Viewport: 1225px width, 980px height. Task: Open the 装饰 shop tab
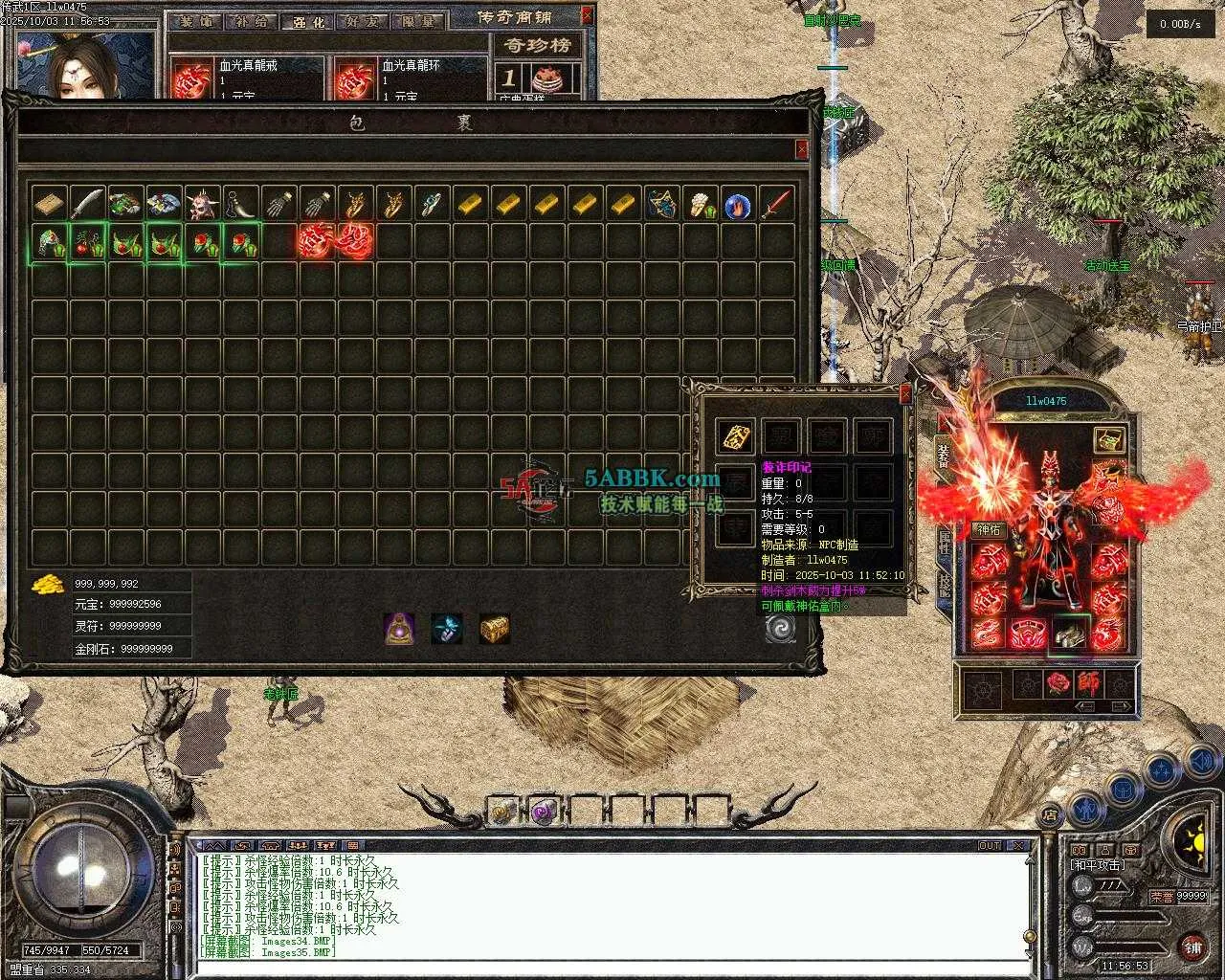pyautogui.click(x=197, y=21)
